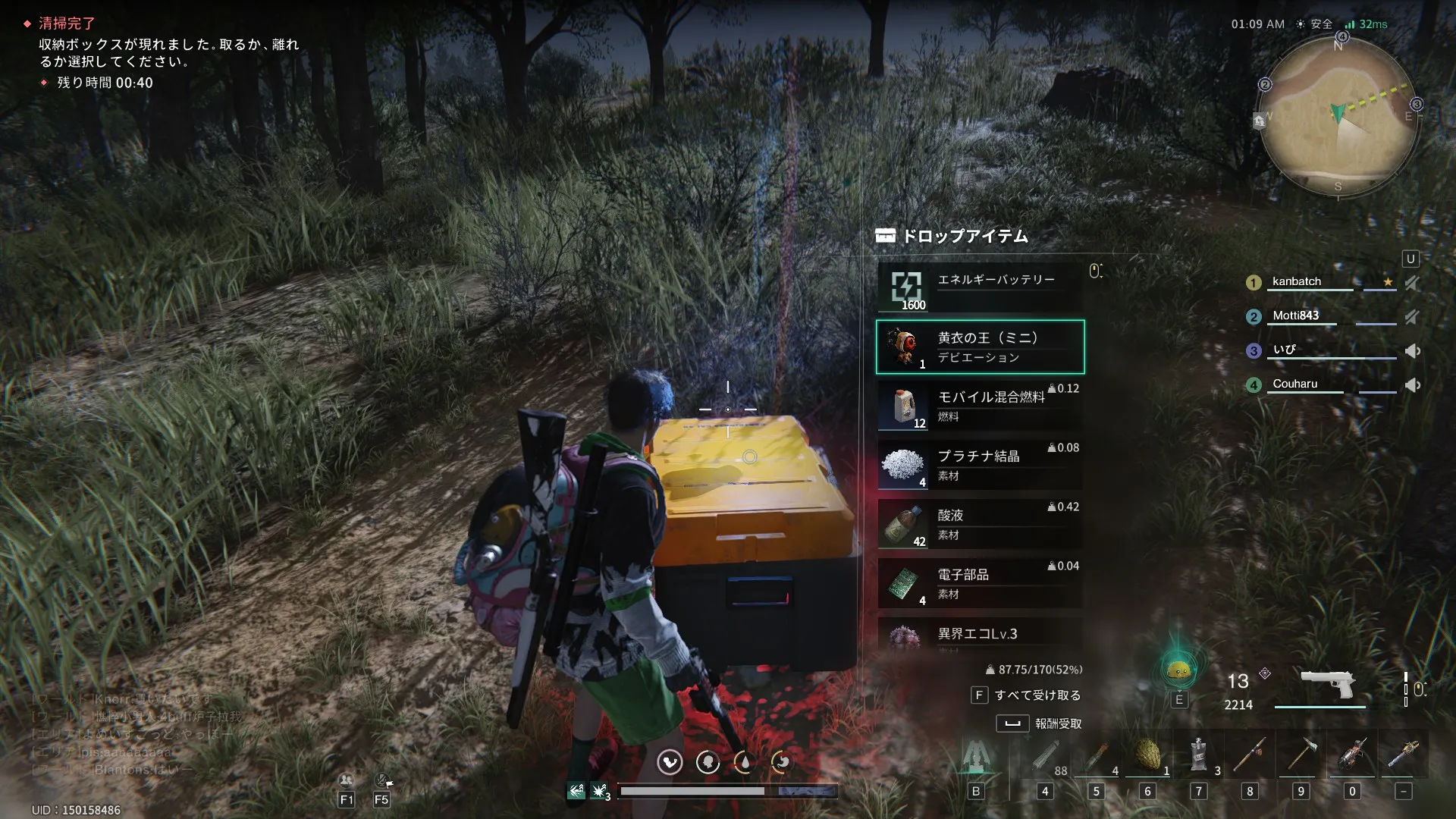Image resolution: width=1456 pixels, height=819 pixels.
Task: Activate the yellow blob deviation icon
Action: 1178,670
